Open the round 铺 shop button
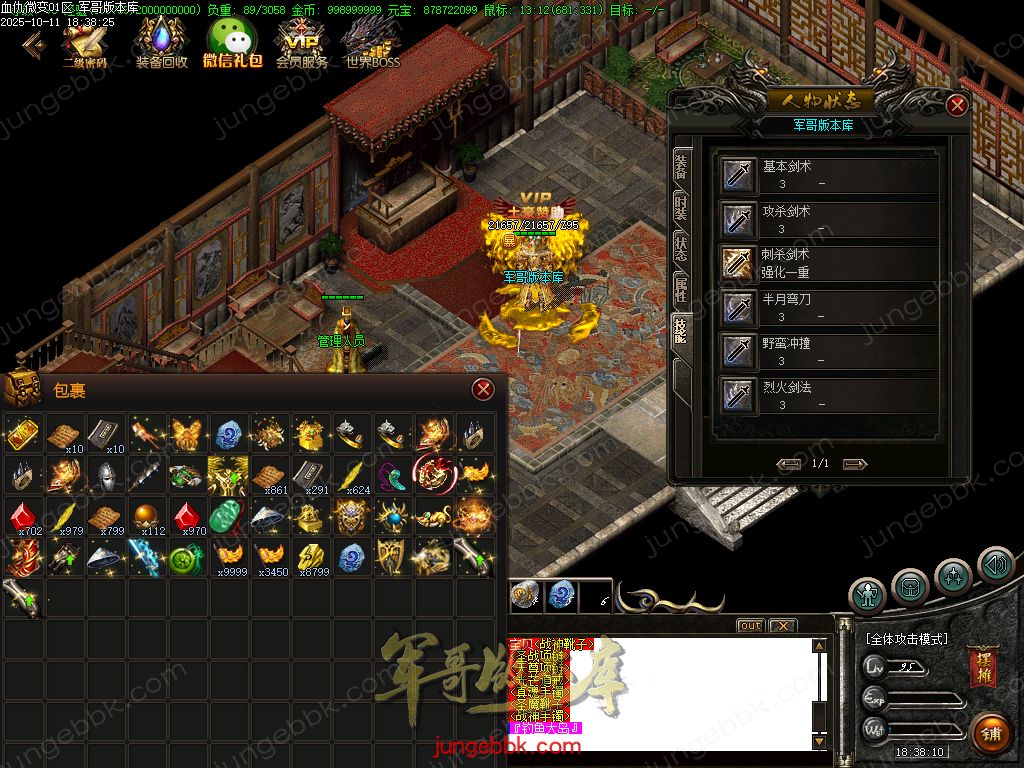Image resolution: width=1024 pixels, height=768 pixels. 990,732
